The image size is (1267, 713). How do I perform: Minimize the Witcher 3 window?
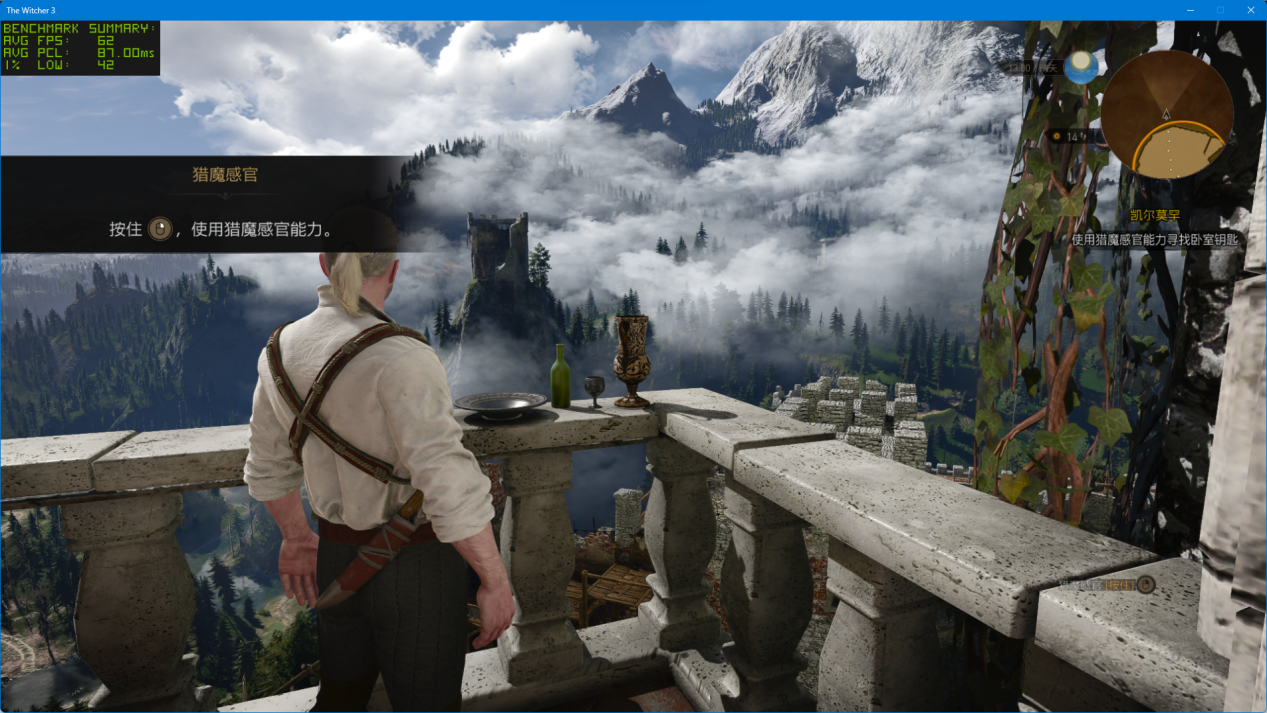coord(1190,10)
